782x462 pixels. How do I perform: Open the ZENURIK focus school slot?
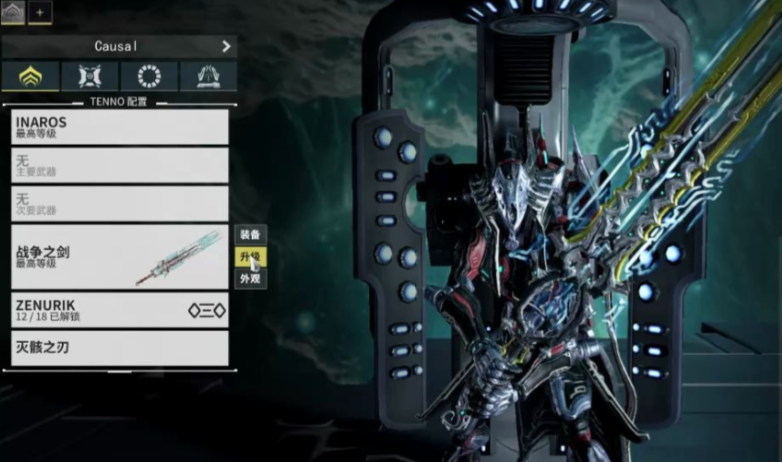[119, 309]
